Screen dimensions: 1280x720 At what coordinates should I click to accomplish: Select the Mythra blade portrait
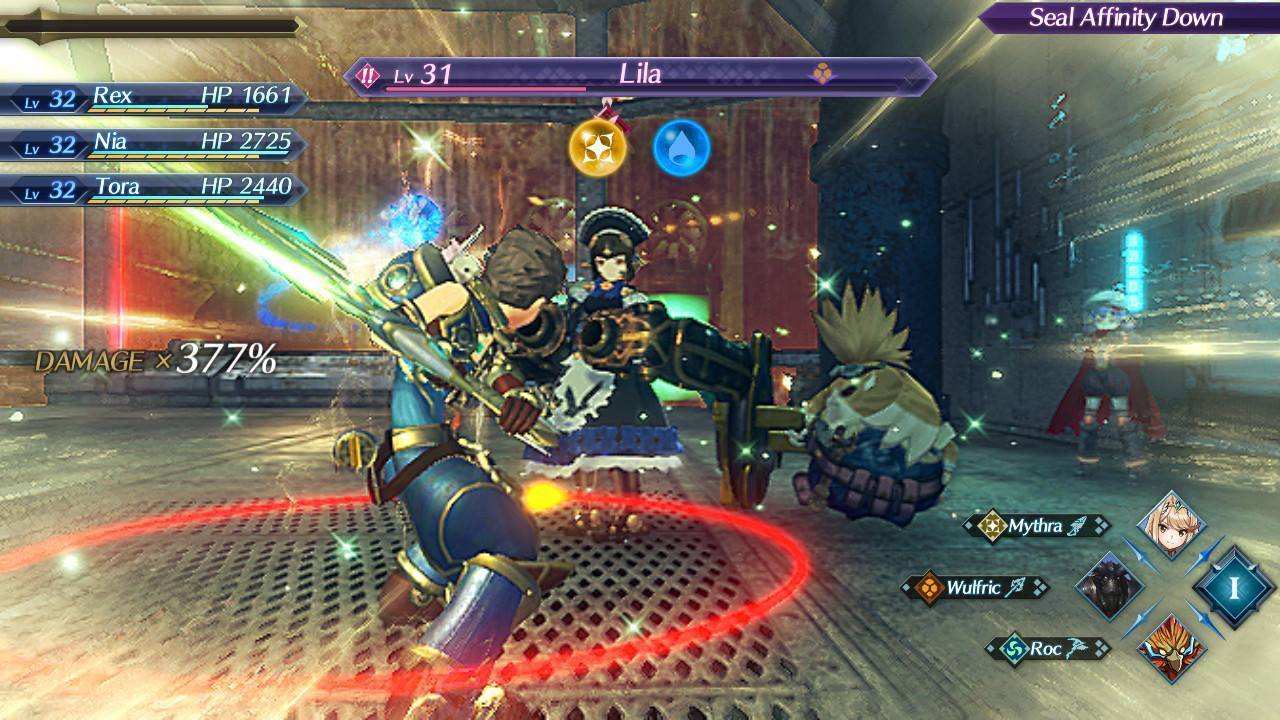[1171, 525]
